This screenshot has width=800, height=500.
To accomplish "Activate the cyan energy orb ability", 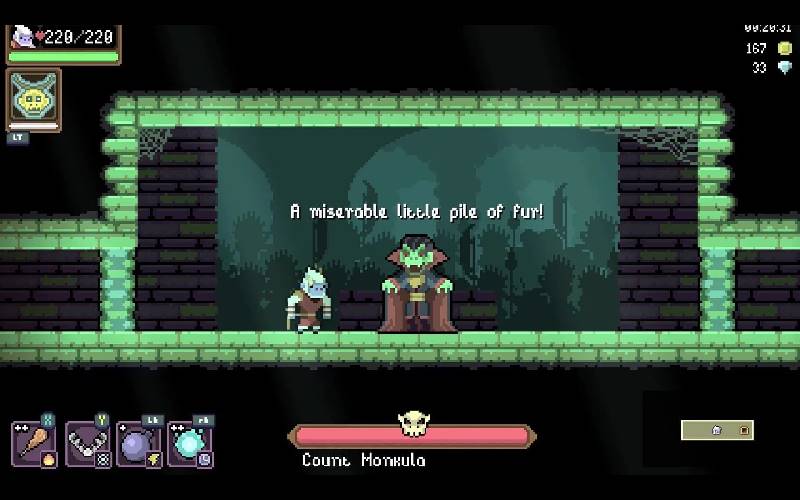I will click(190, 443).
